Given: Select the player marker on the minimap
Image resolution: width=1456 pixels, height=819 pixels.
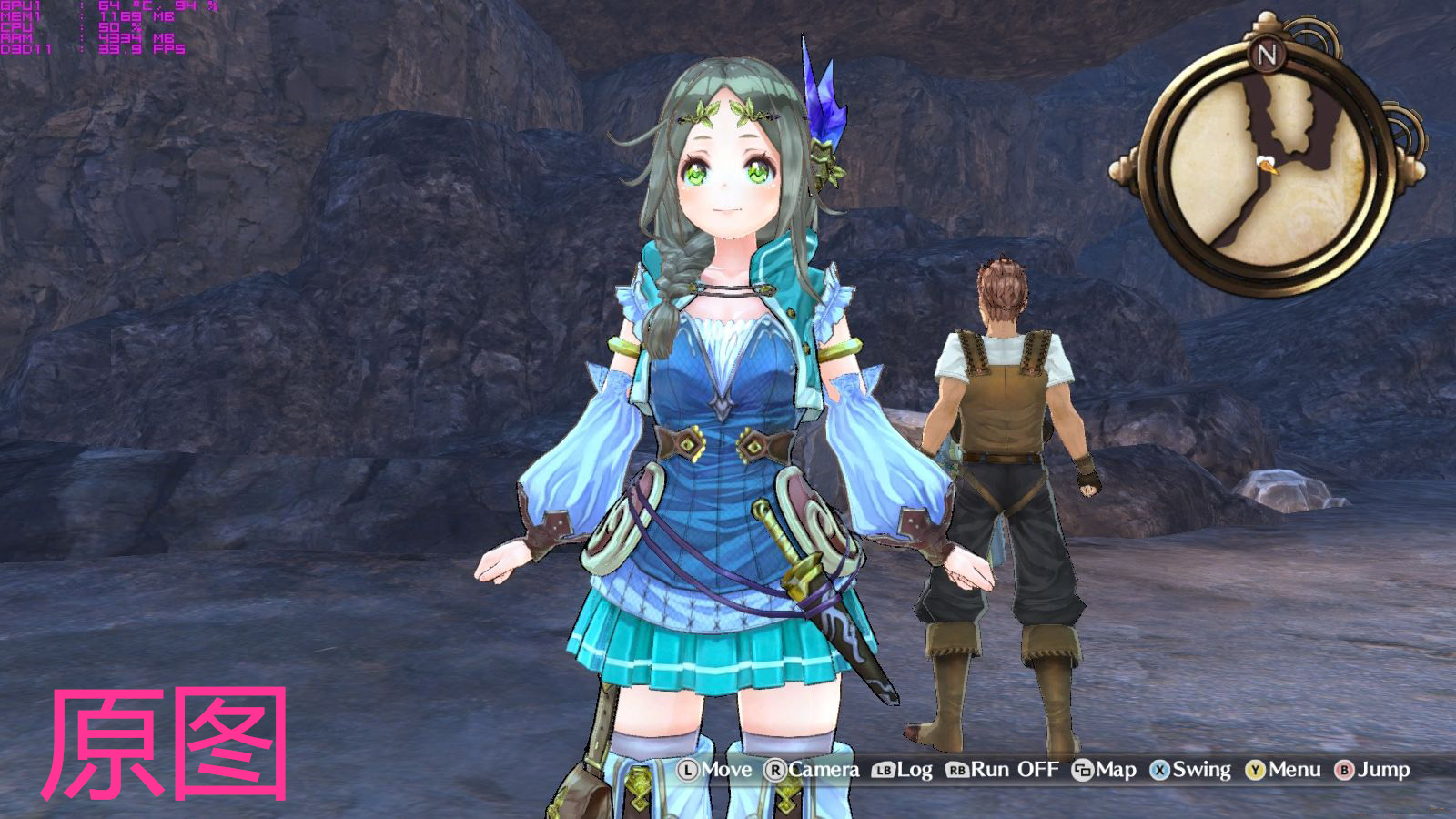Looking at the screenshot, I should coord(1267,165).
